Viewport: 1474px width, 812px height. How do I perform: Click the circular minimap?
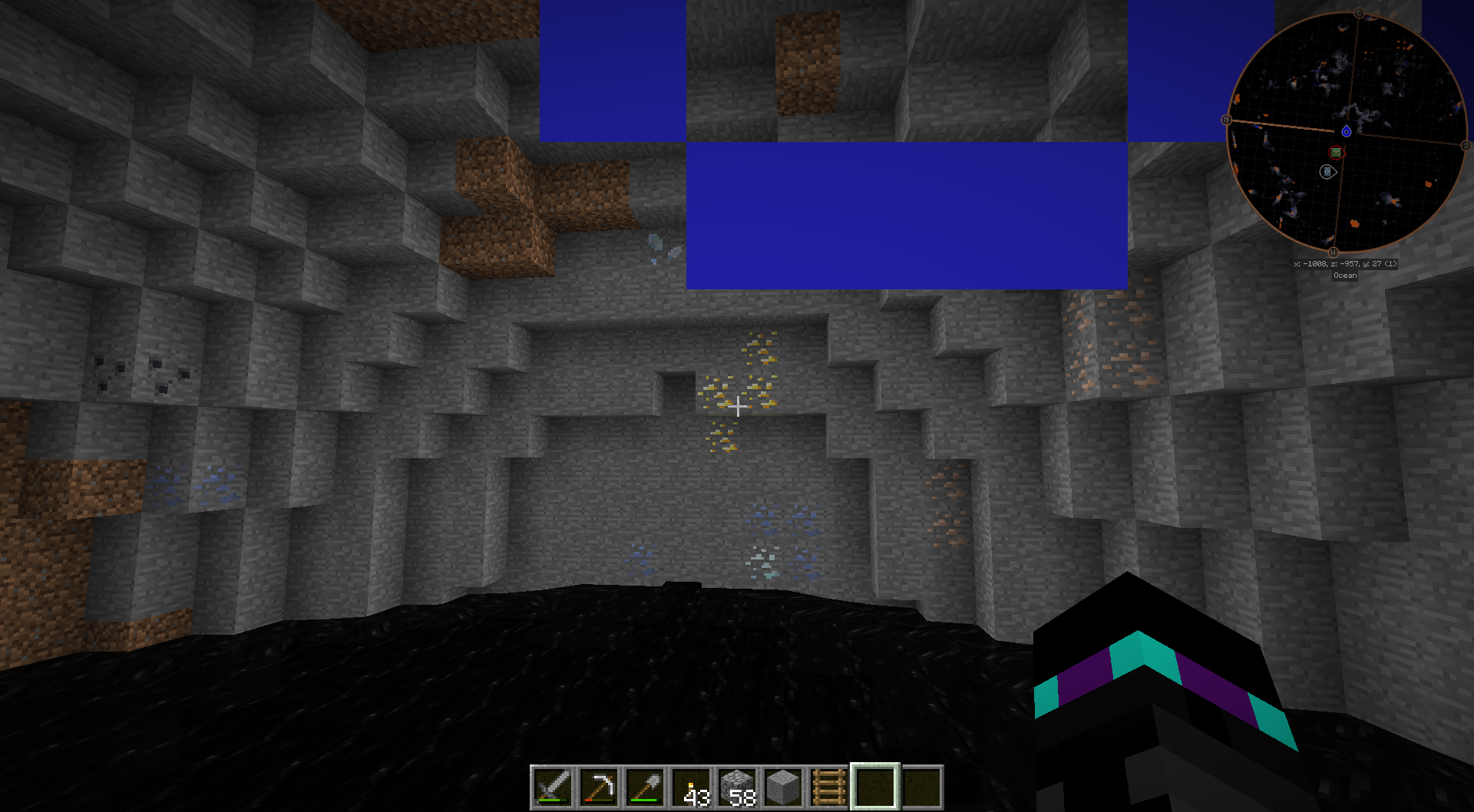tap(1347, 132)
